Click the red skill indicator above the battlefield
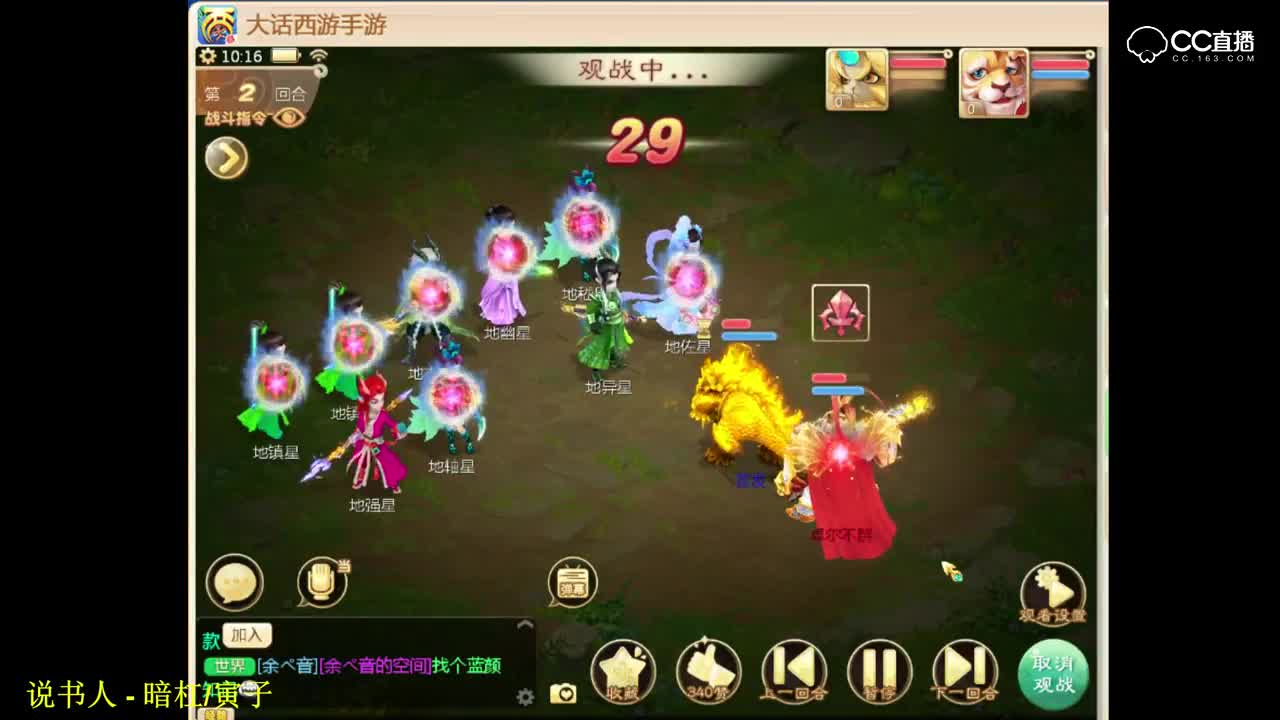1280x720 pixels. coord(841,314)
